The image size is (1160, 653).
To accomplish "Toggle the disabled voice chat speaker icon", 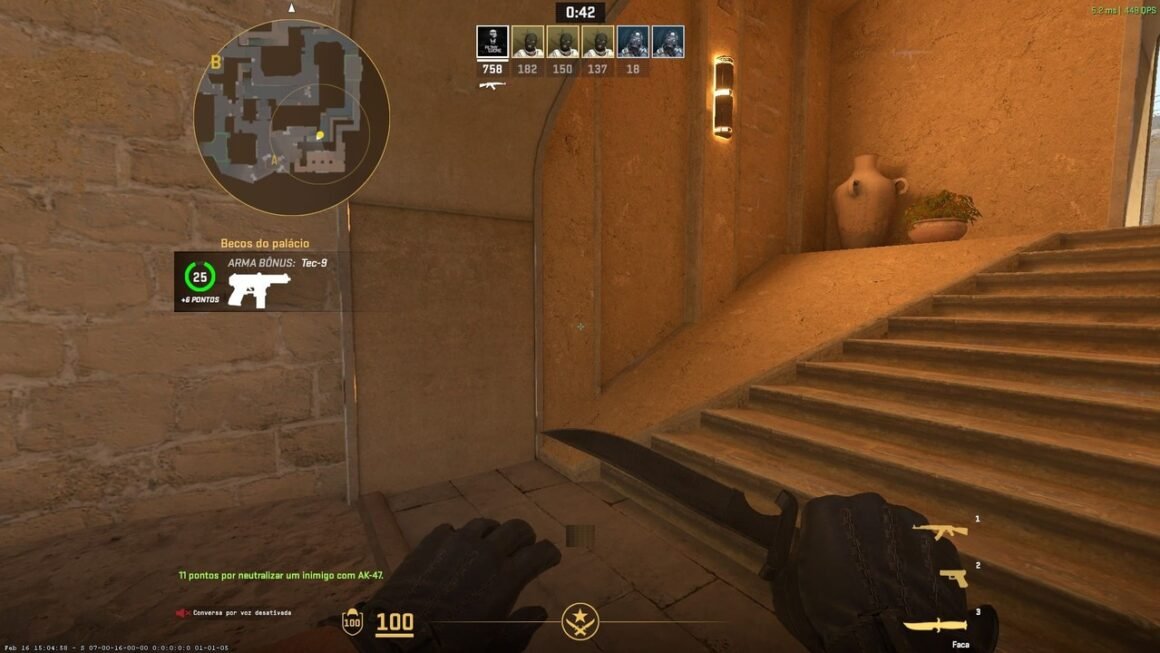I will click(183, 612).
